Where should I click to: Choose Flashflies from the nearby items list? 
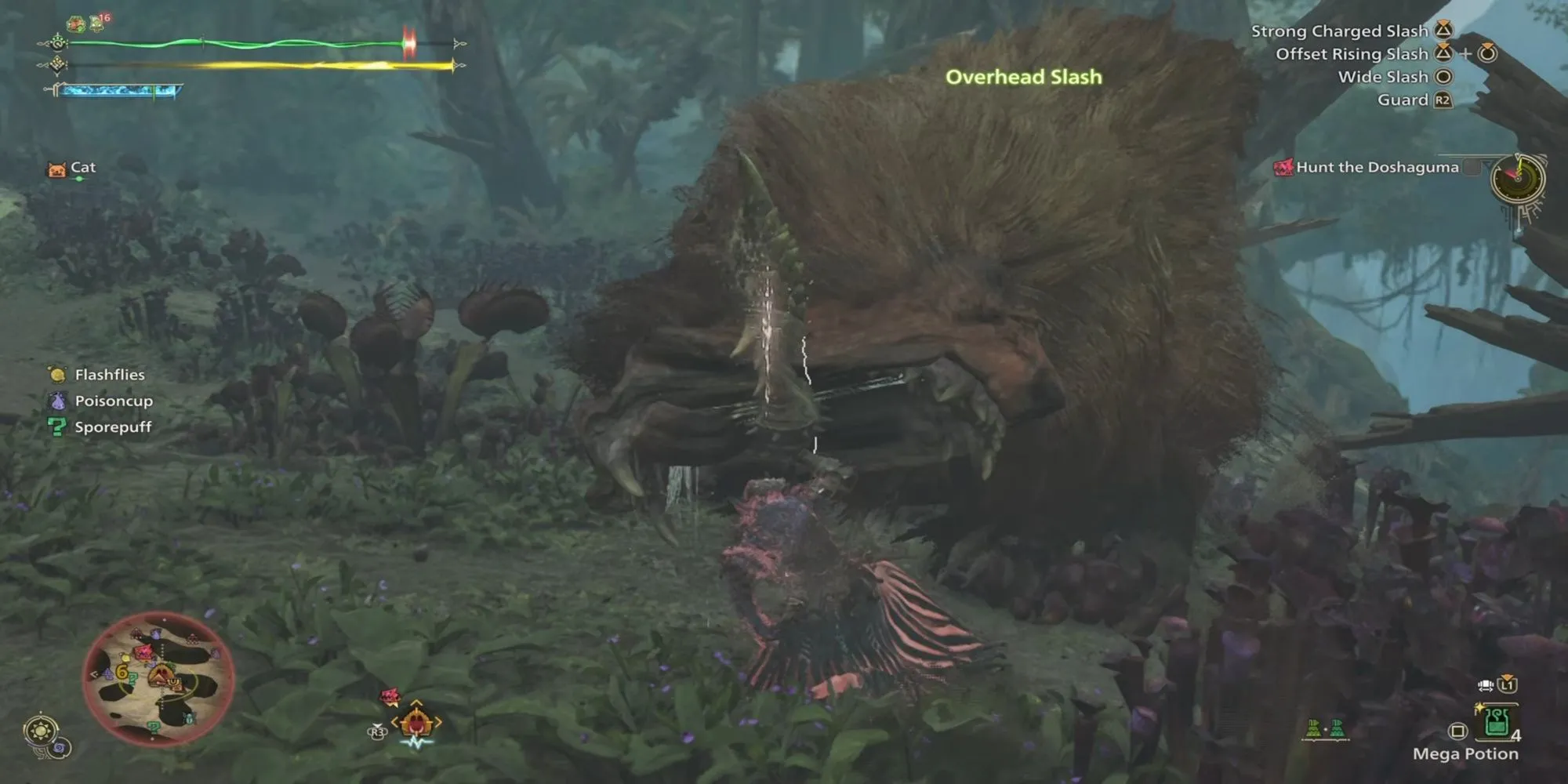[109, 375]
